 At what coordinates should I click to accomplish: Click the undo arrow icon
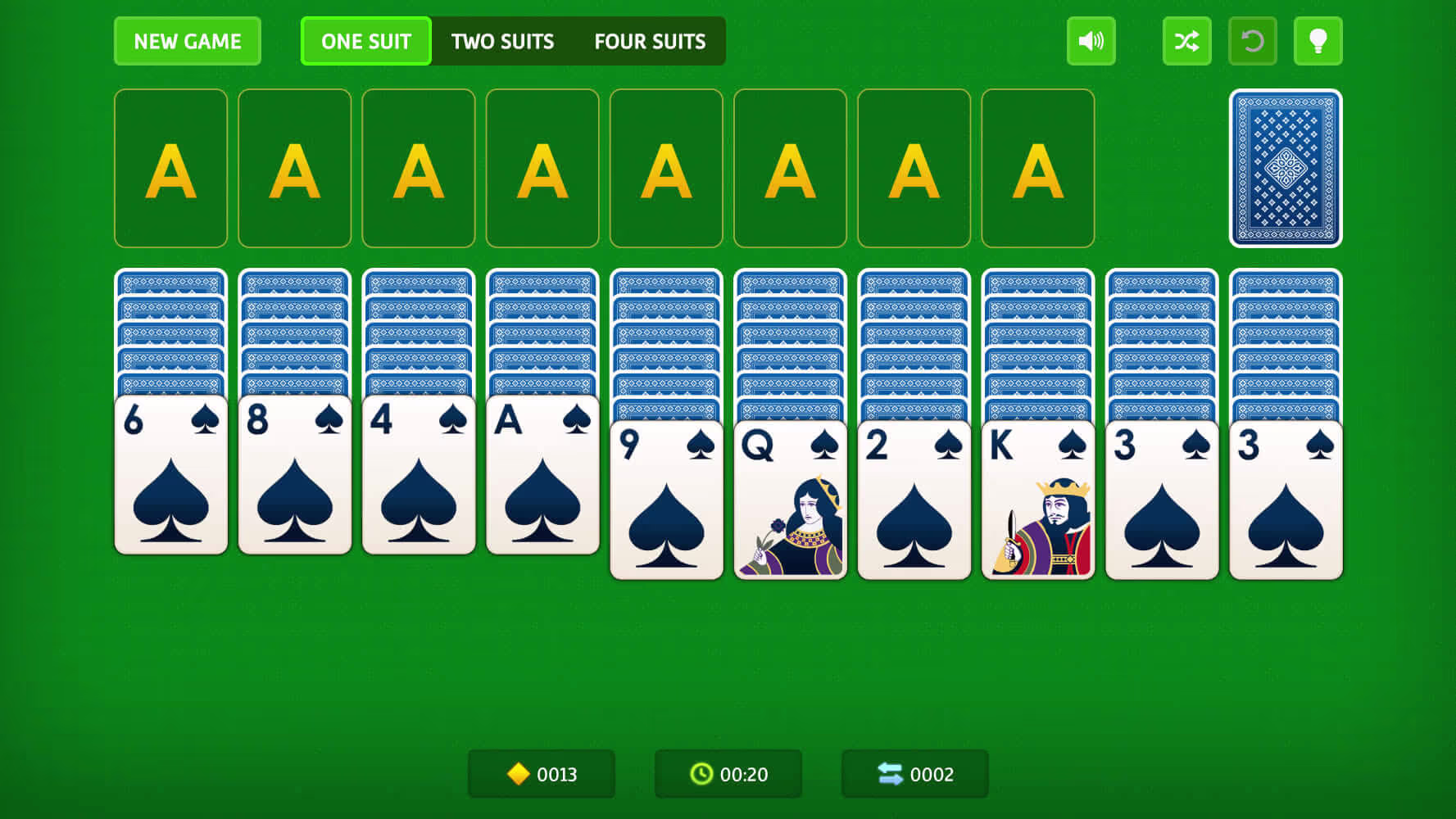tap(1253, 41)
